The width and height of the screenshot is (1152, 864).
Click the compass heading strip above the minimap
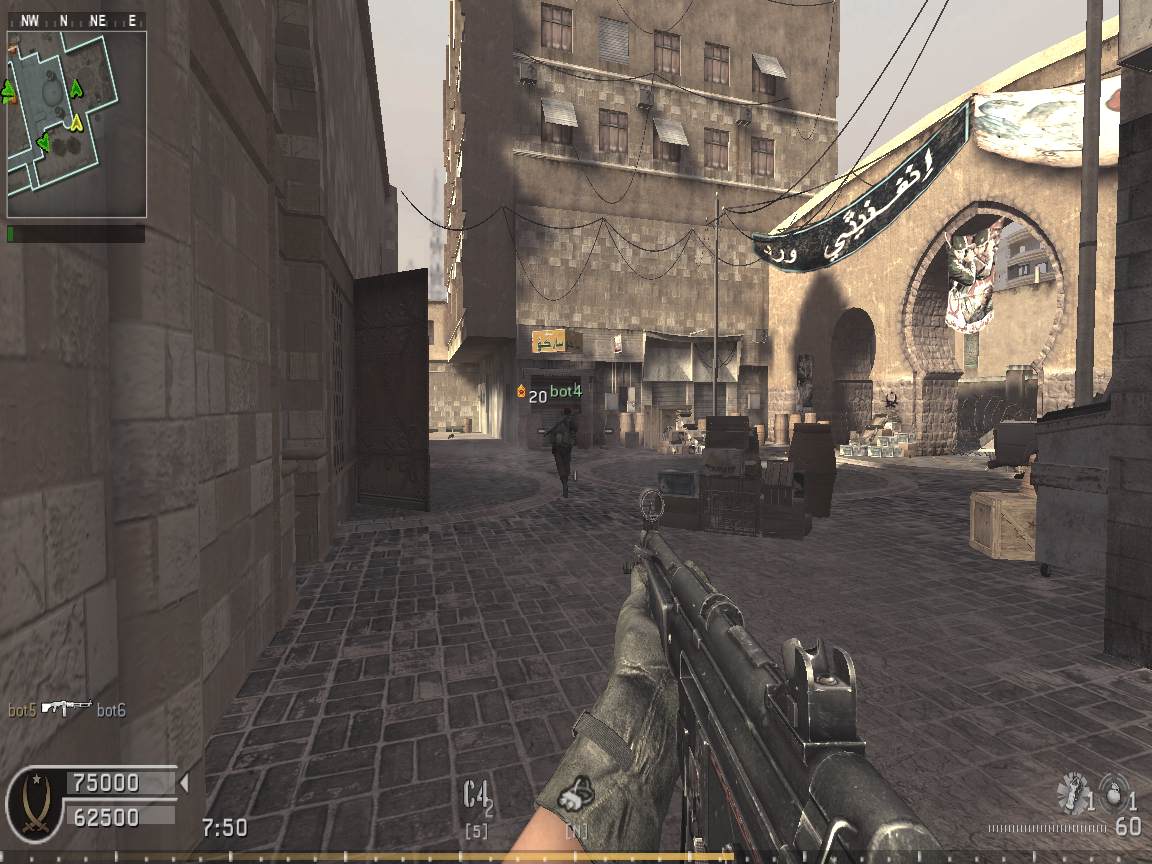[76, 20]
